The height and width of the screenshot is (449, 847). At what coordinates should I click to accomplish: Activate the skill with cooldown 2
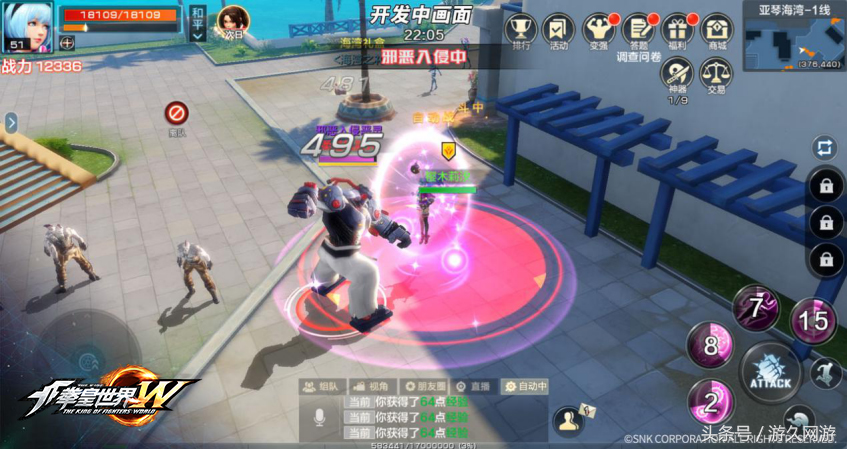pos(712,402)
